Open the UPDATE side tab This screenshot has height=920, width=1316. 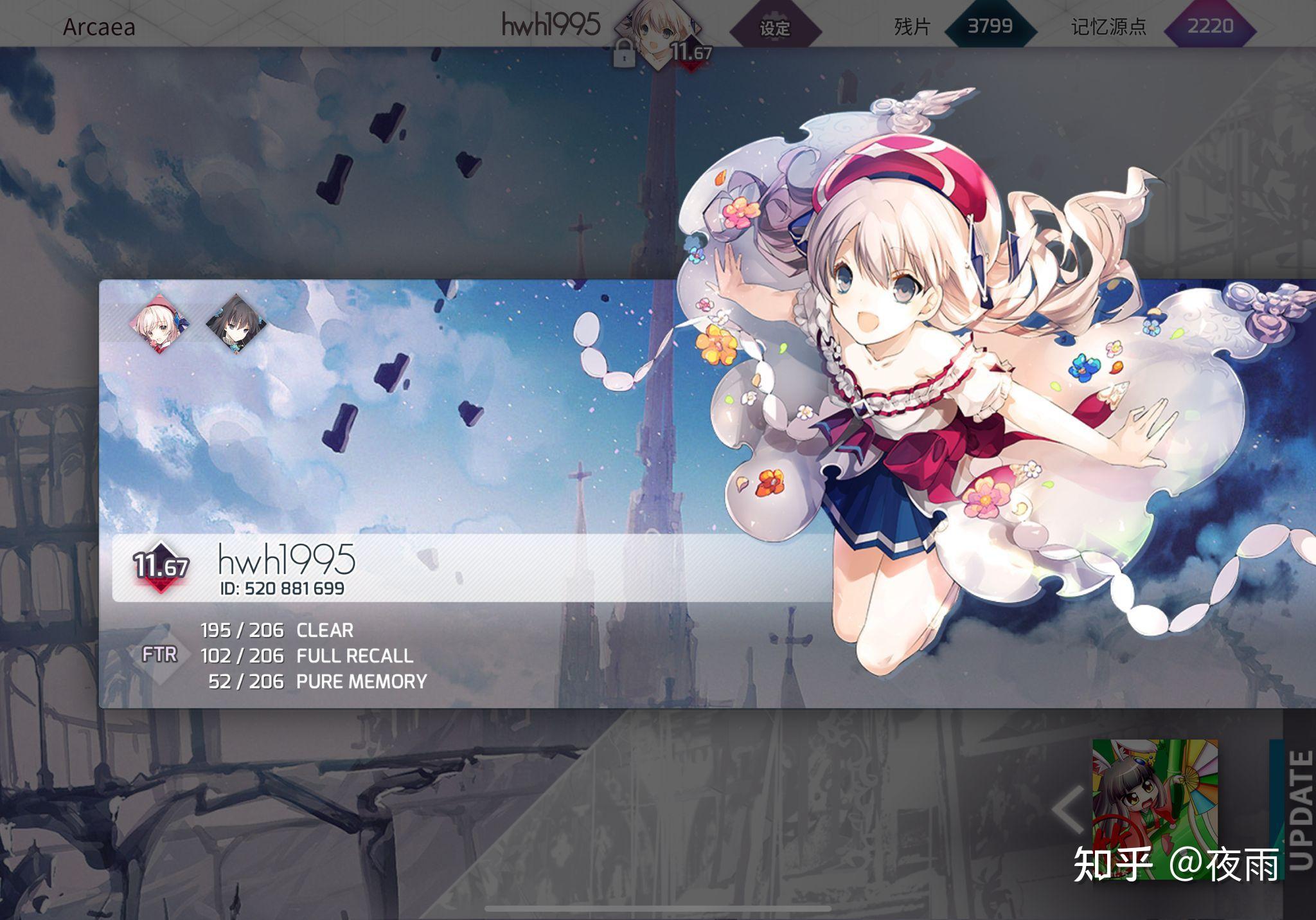[1299, 810]
